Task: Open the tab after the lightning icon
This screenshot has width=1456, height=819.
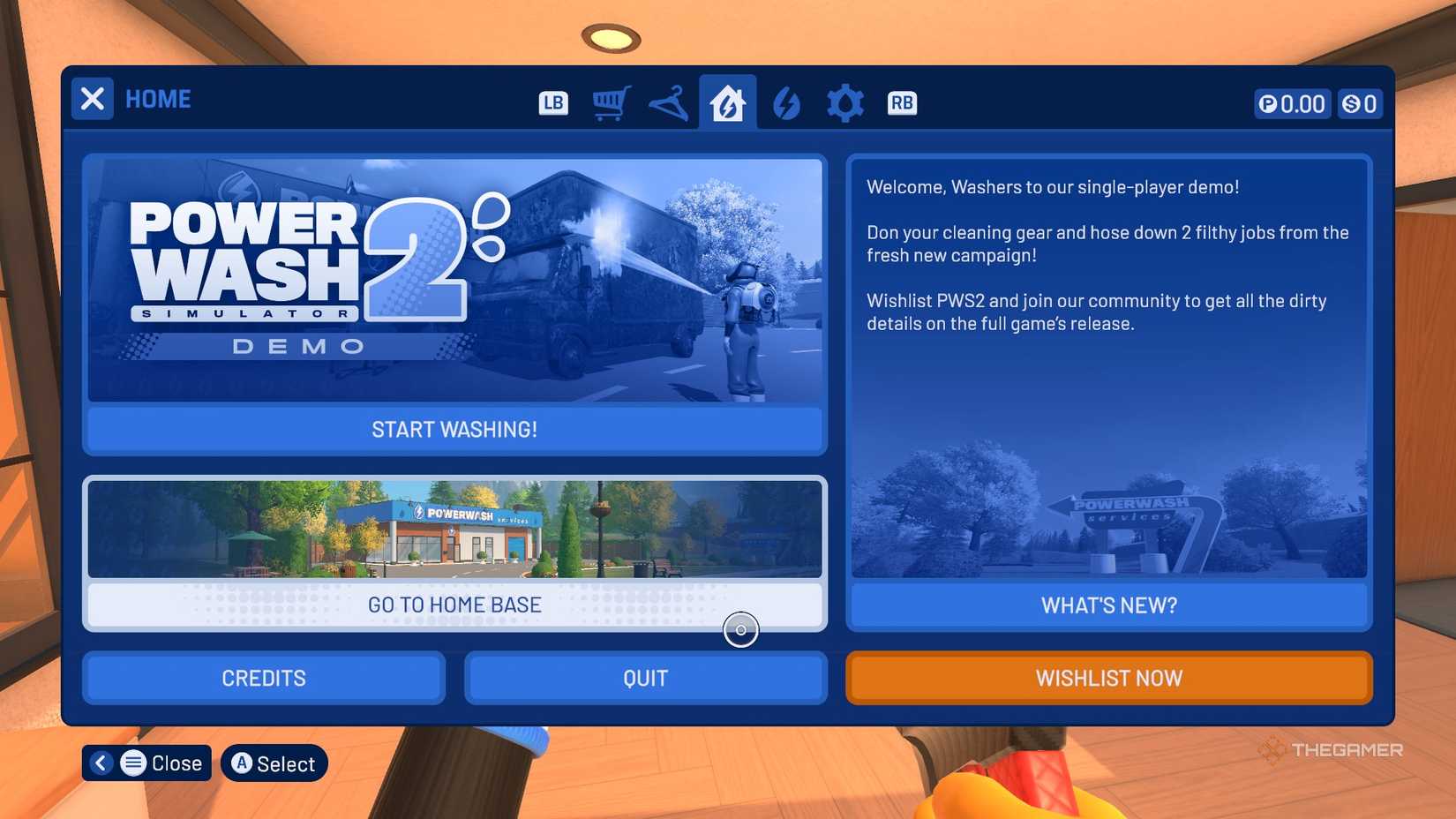Action: point(844,102)
